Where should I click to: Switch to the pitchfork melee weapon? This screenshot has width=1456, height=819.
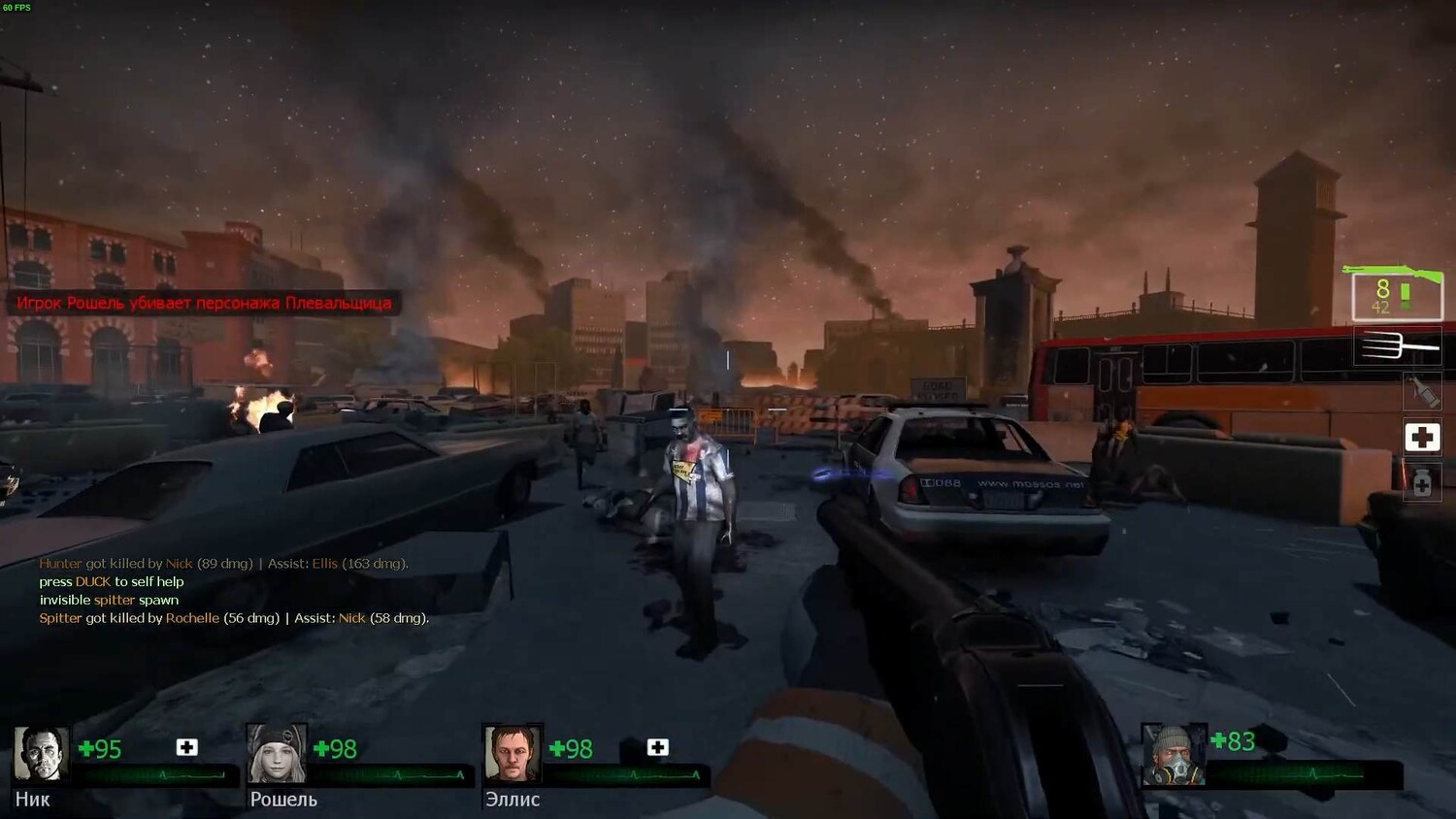pyautogui.click(x=1398, y=346)
